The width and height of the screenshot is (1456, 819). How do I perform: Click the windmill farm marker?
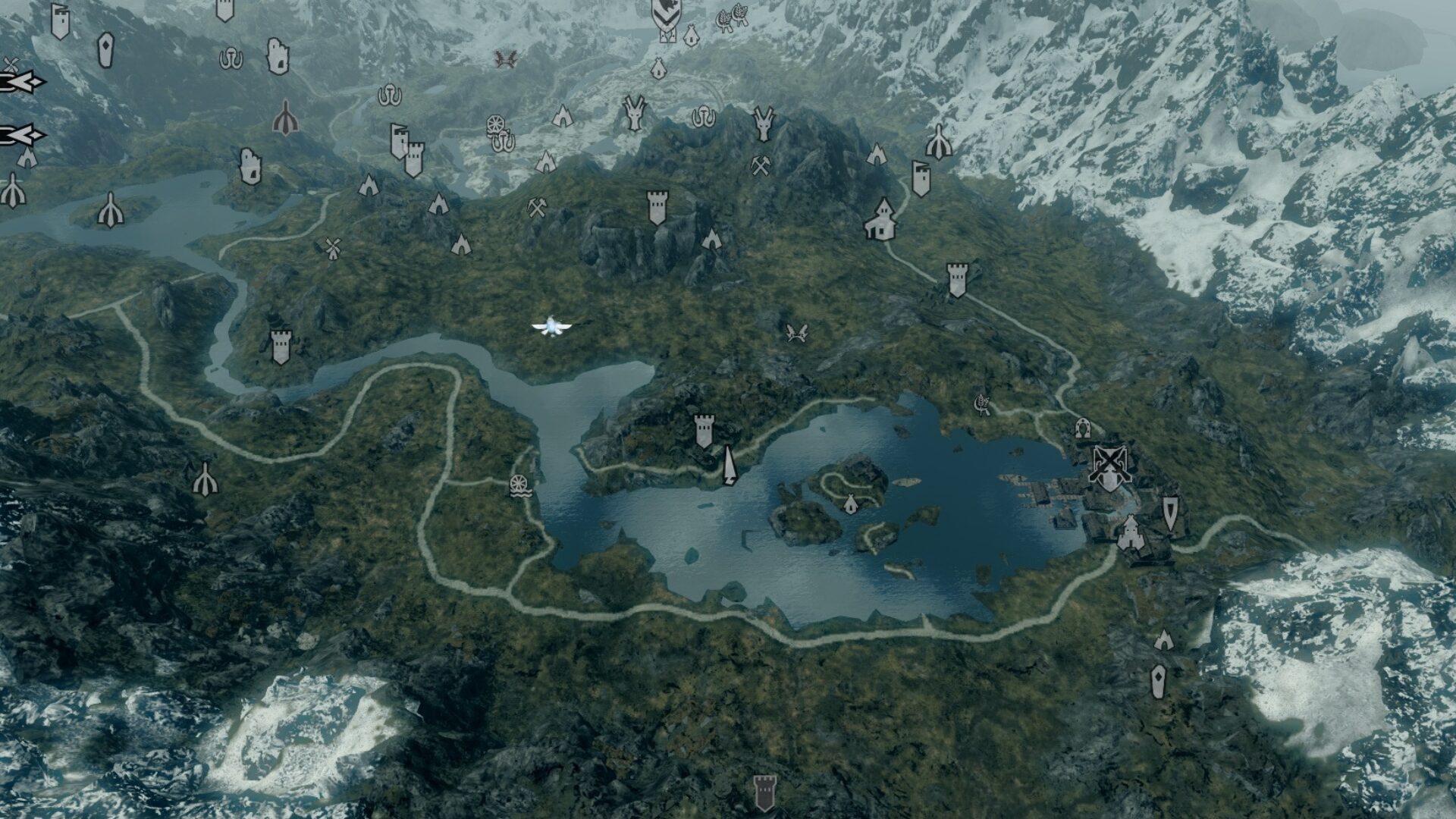point(331,248)
